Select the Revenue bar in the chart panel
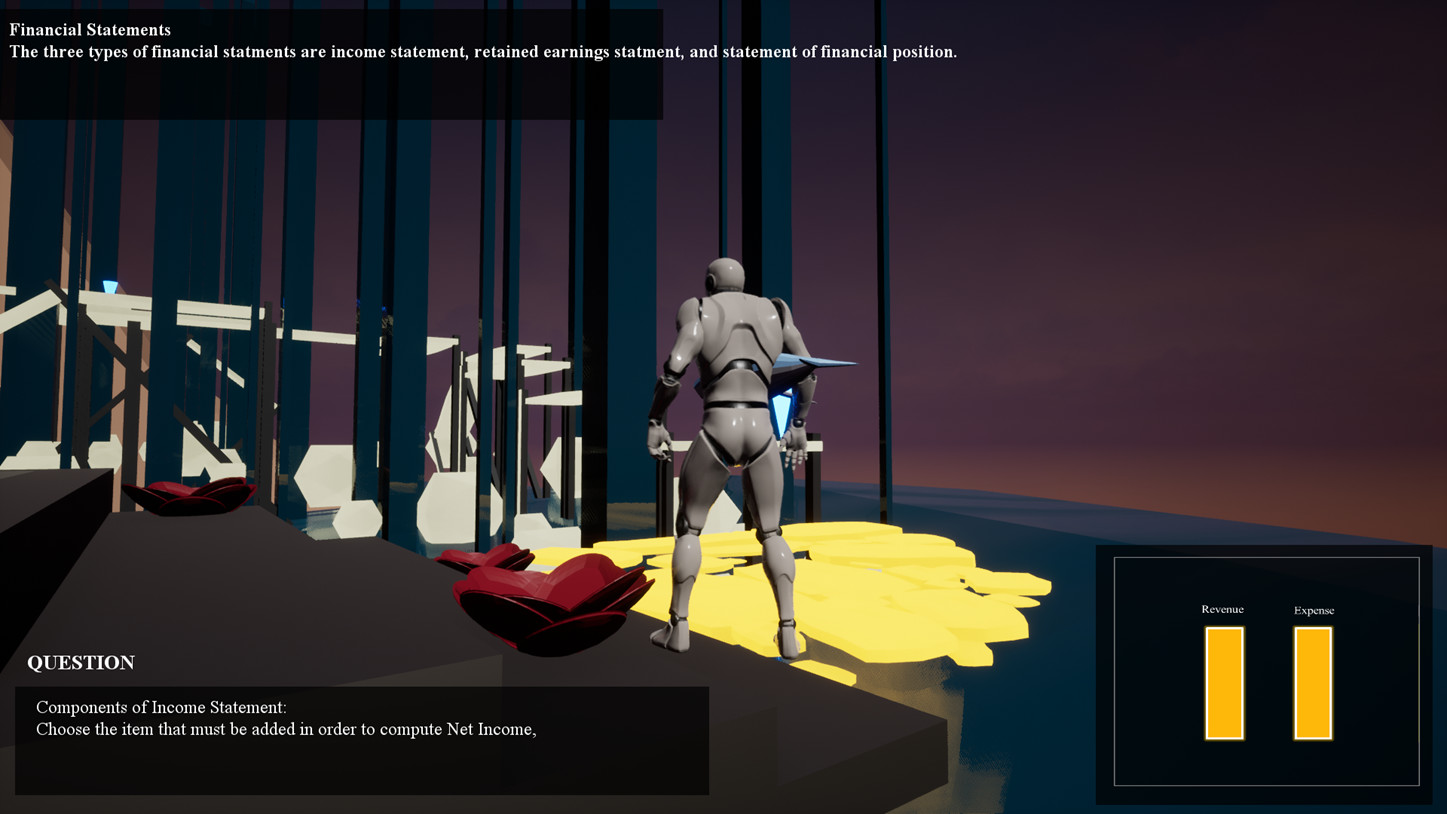 tap(1223, 683)
